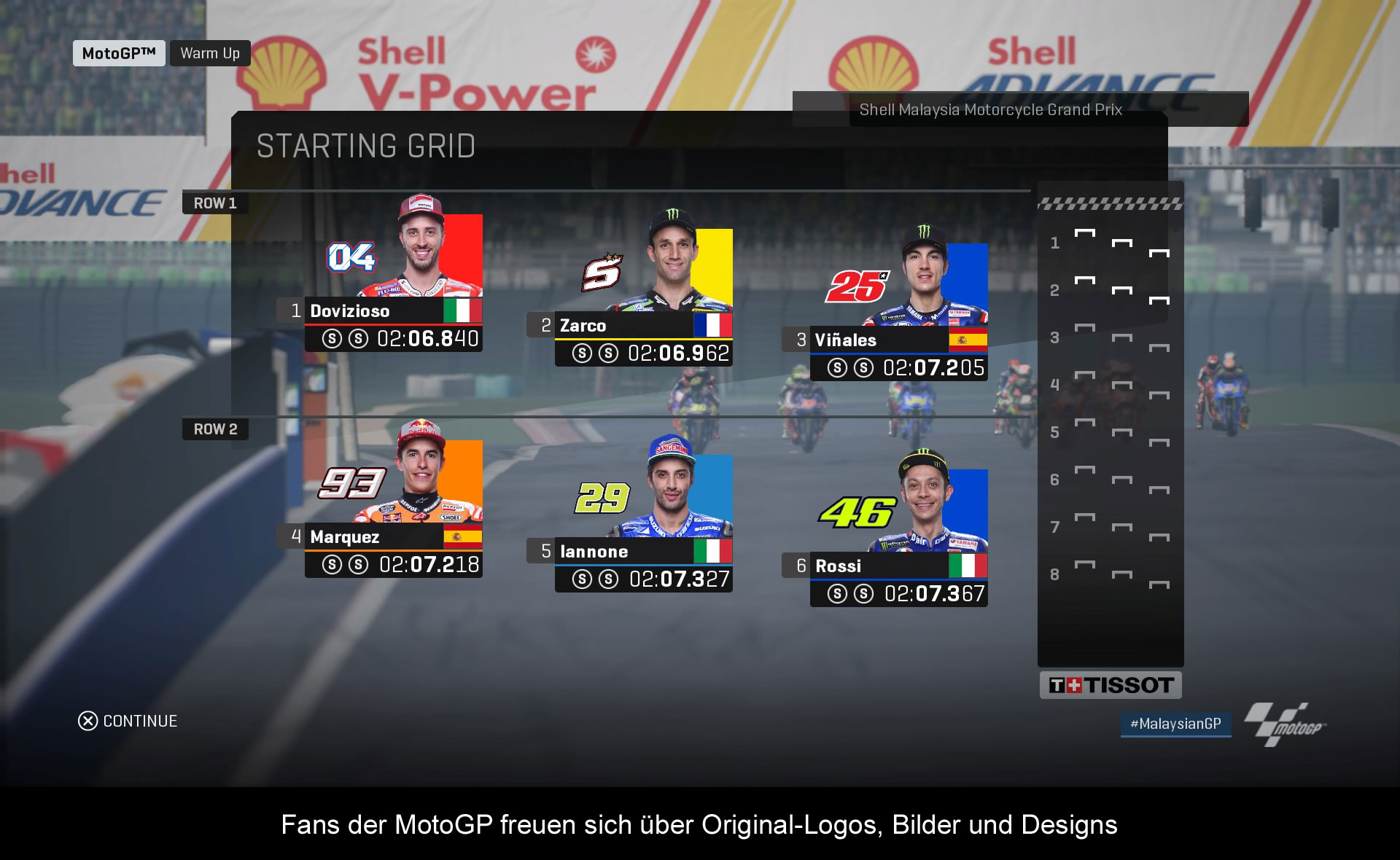The height and width of the screenshot is (860, 1400).
Task: Select Iannone's fifth place card
Action: (x=643, y=552)
